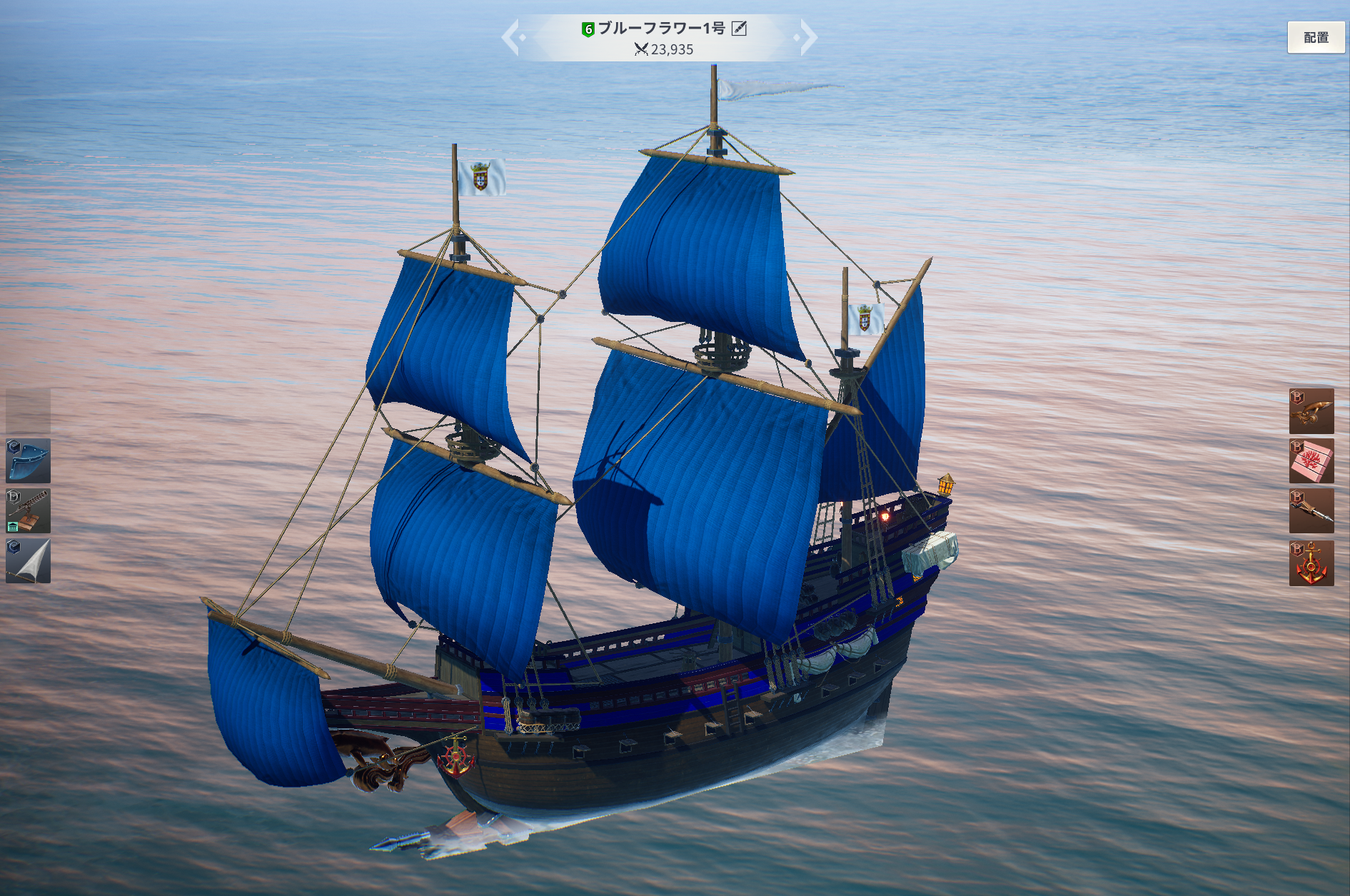Select the bronze whale figurehead slot
This screenshot has width=1350, height=896.
(x=1311, y=411)
